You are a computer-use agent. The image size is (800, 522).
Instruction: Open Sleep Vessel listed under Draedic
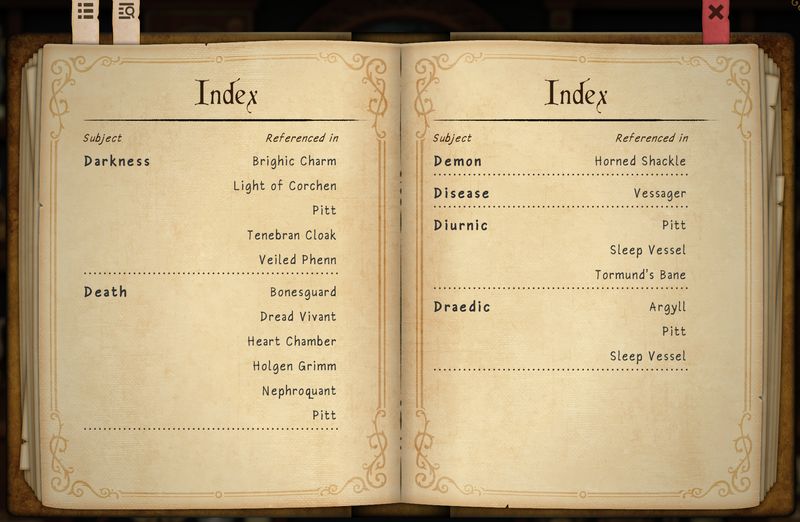[648, 357]
